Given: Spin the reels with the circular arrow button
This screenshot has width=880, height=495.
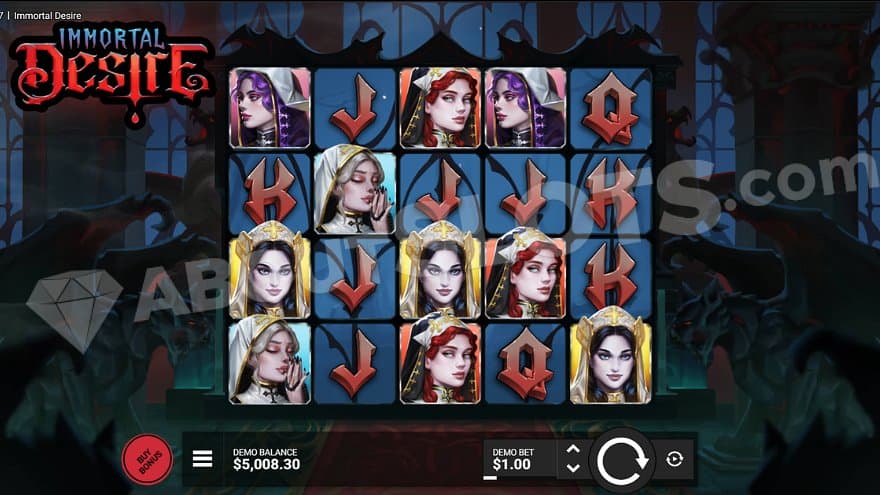Looking at the screenshot, I should pos(621,459).
